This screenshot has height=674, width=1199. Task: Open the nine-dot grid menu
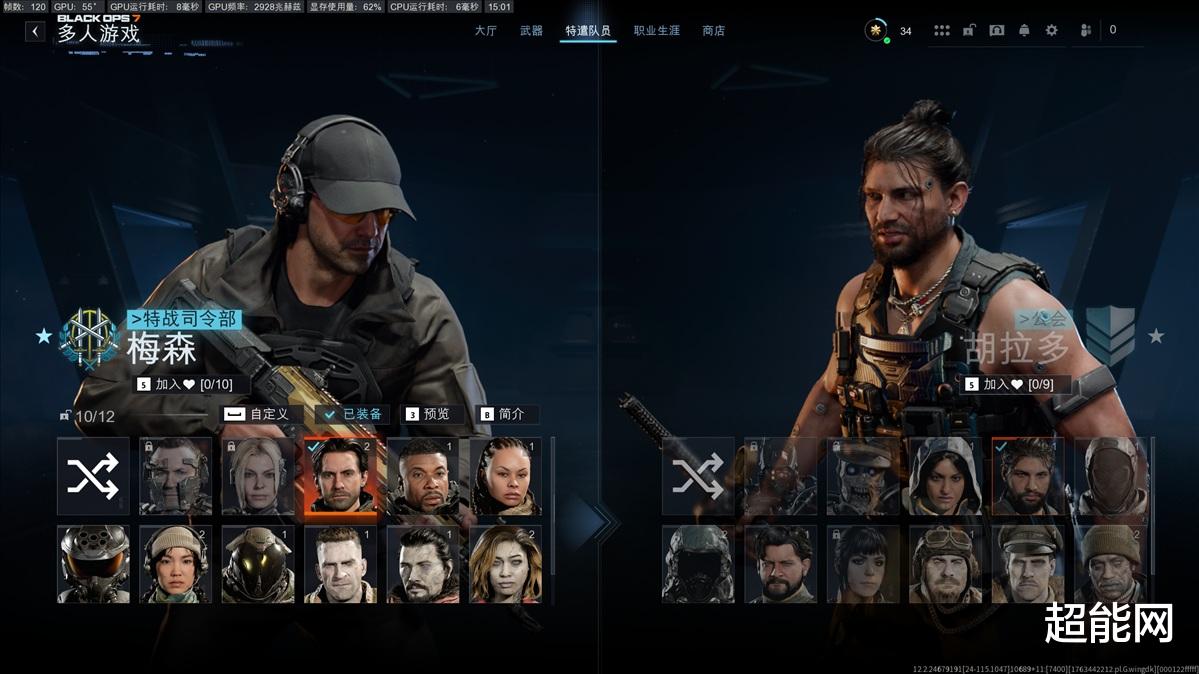pyautogui.click(x=942, y=31)
